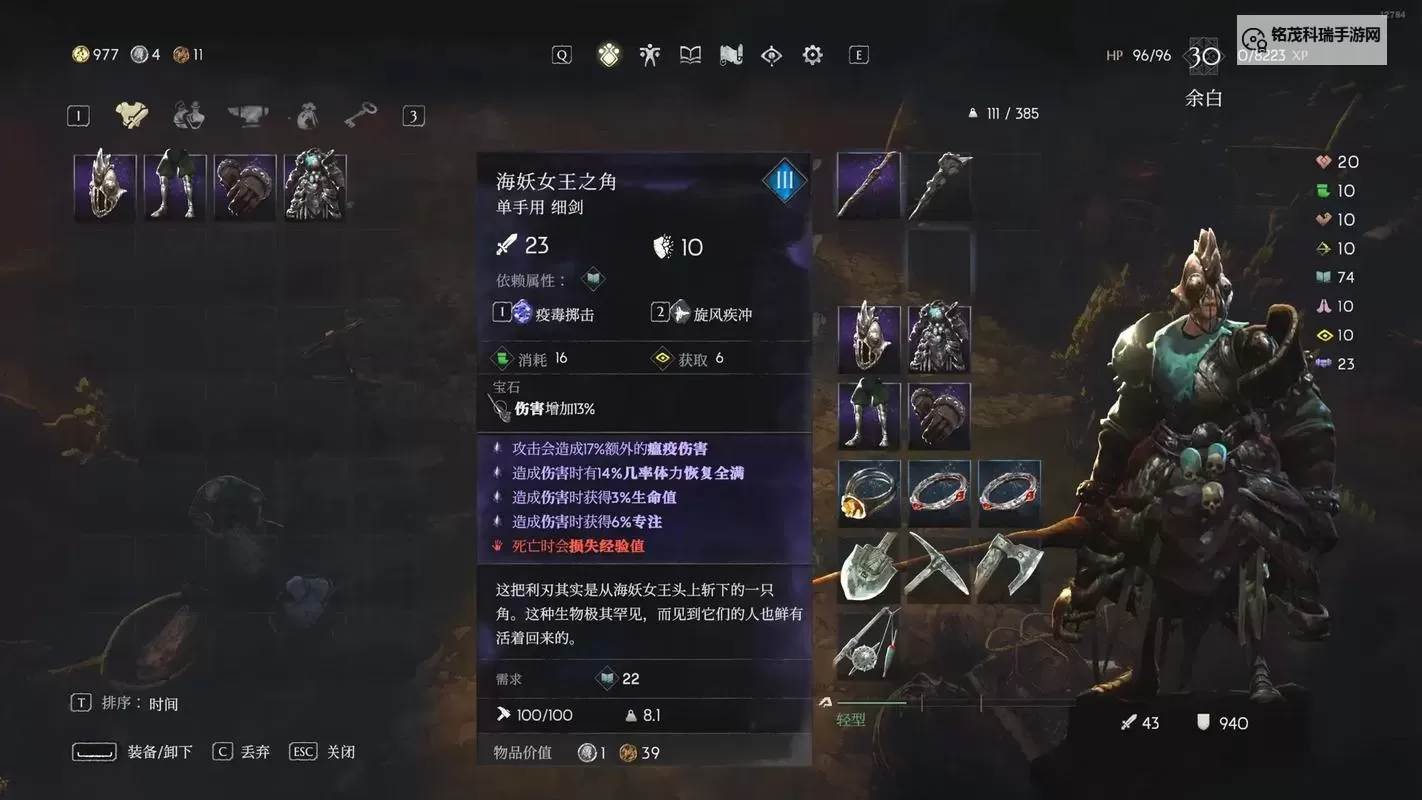Select the potions consumables category icon
The height and width of the screenshot is (800, 1422).
189,114
